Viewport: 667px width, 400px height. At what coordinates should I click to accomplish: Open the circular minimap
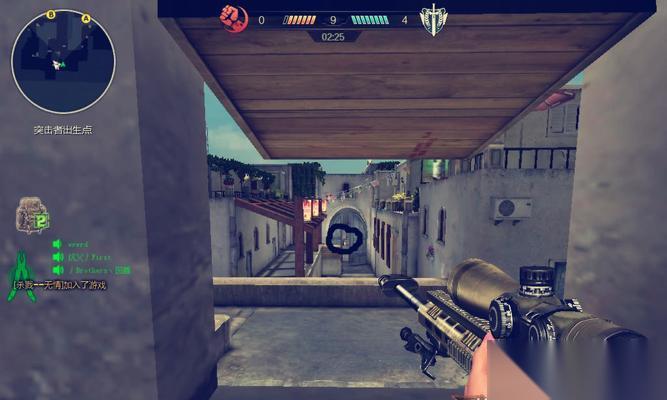coord(63,61)
